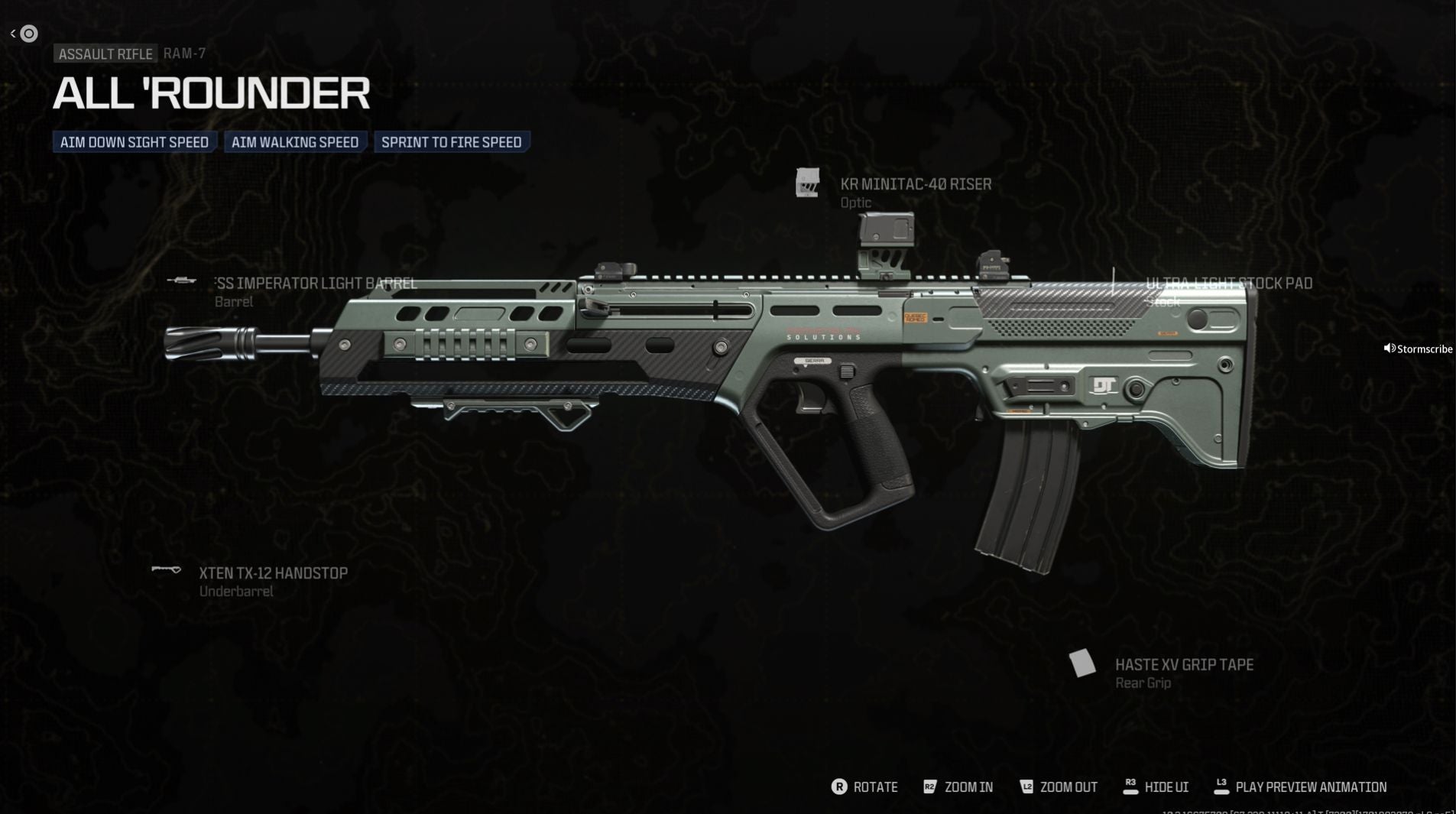Click the Zoom Out prompt icon
This screenshot has width=1456, height=814.
(1027, 786)
